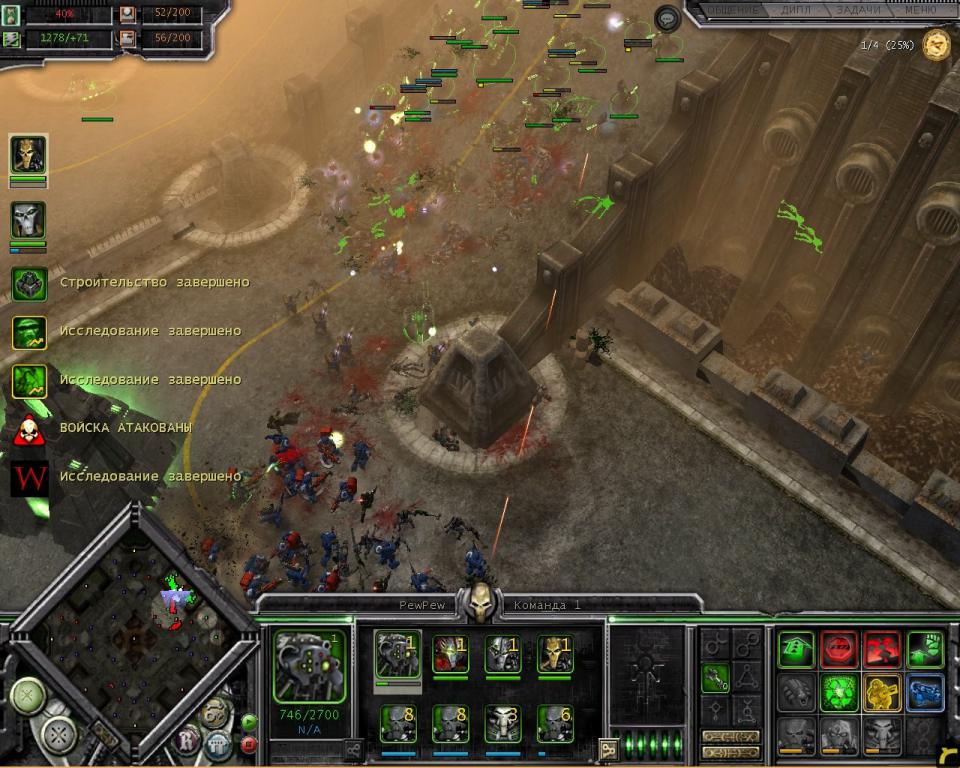The width and height of the screenshot is (960, 768).
Task: Click the green play button beside the minimap
Action: 249,721
